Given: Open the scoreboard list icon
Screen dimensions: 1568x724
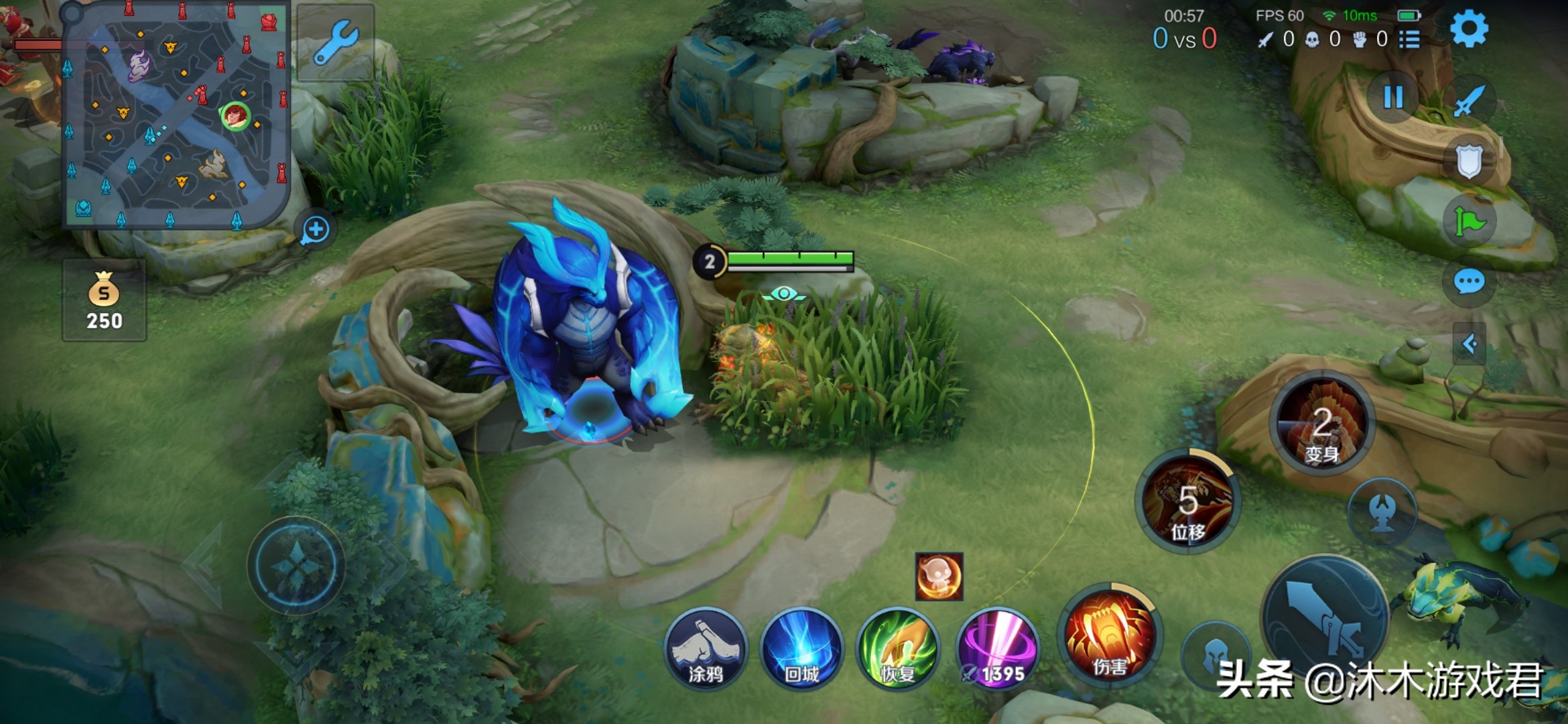Looking at the screenshot, I should (x=1409, y=40).
